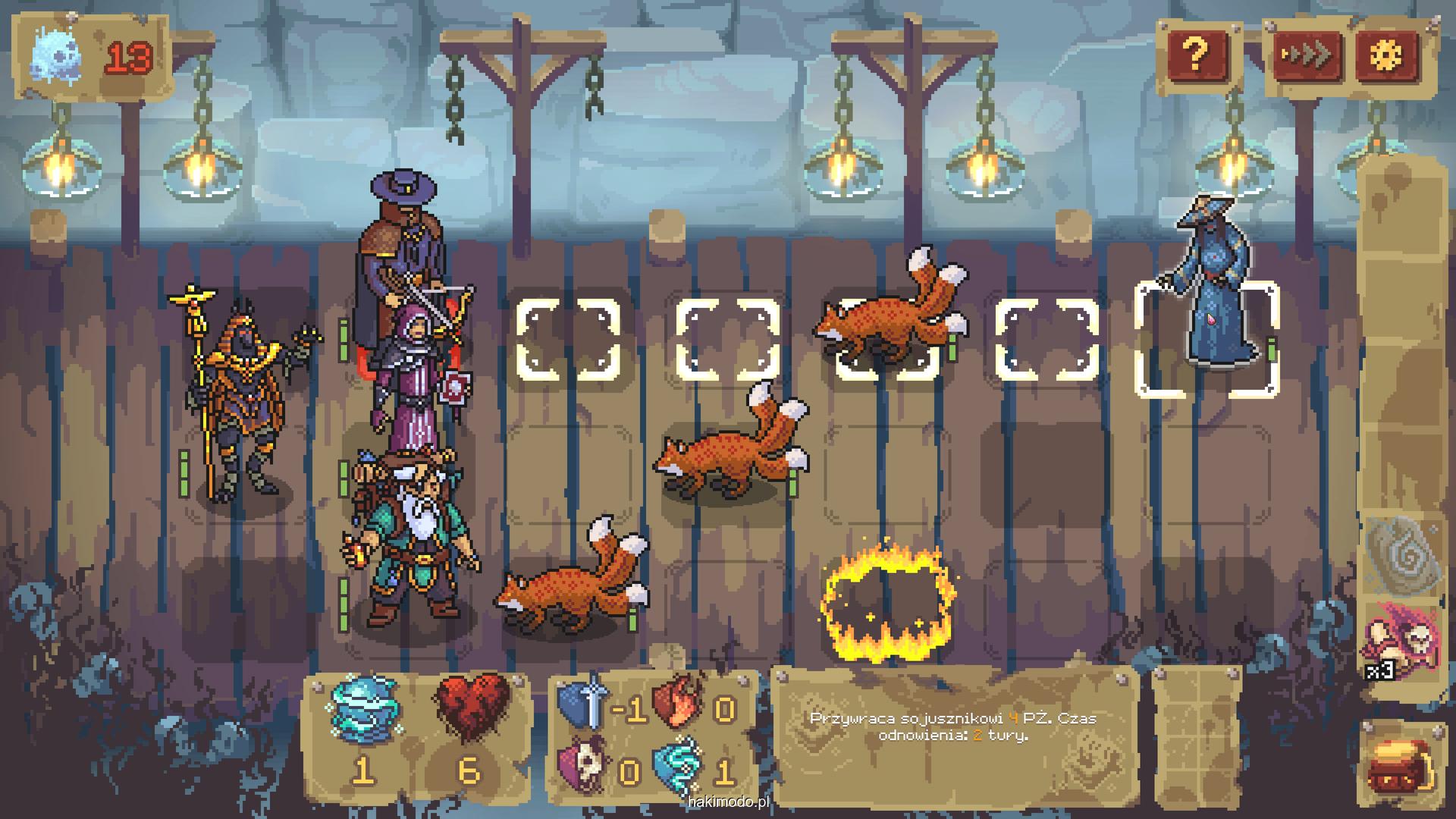Screen dimensions: 1456x819
Task: Target the bracketed tile holding a fox
Action: pyautogui.click(x=887, y=339)
